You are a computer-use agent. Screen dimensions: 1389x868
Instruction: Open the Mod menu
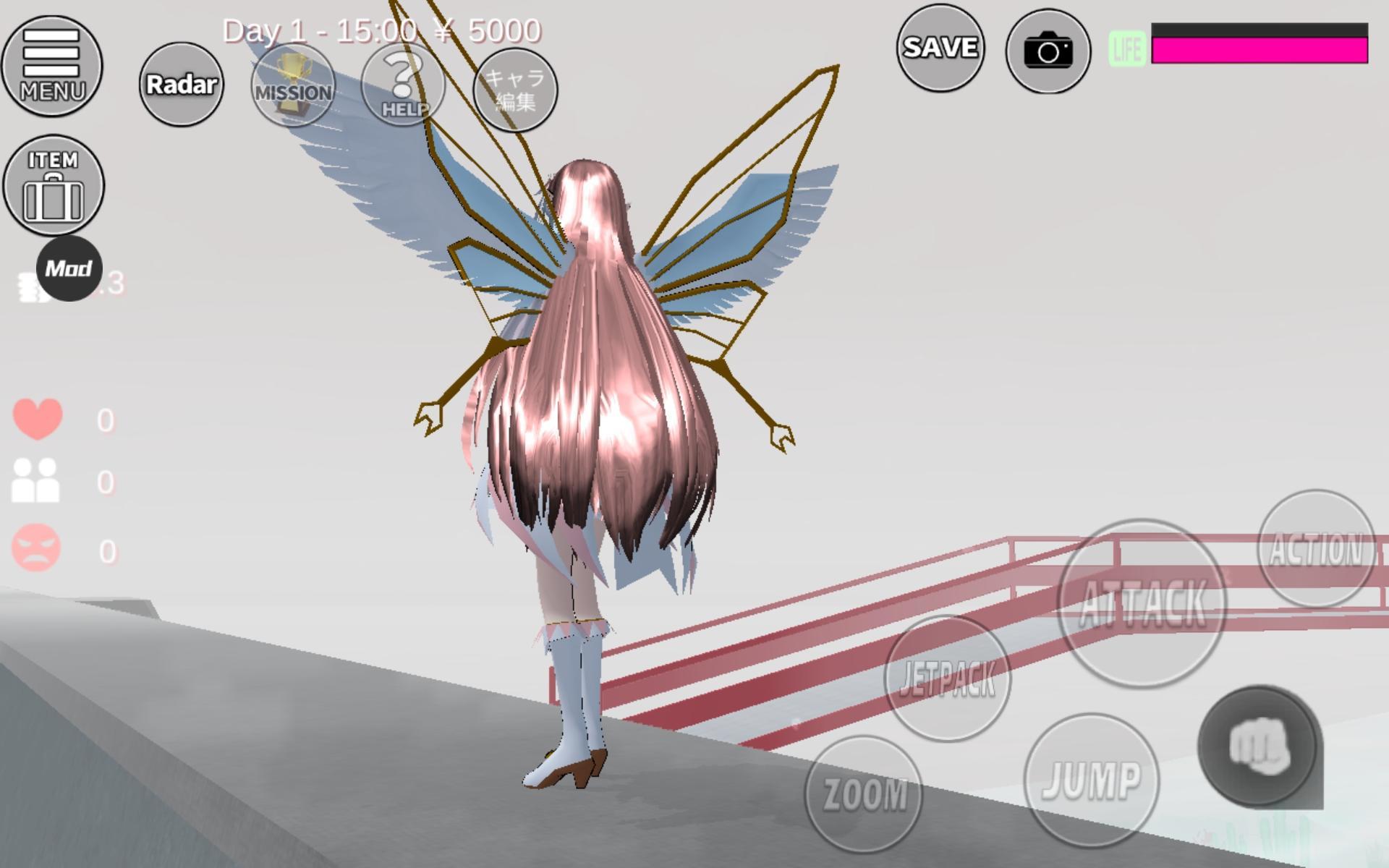pos(71,269)
